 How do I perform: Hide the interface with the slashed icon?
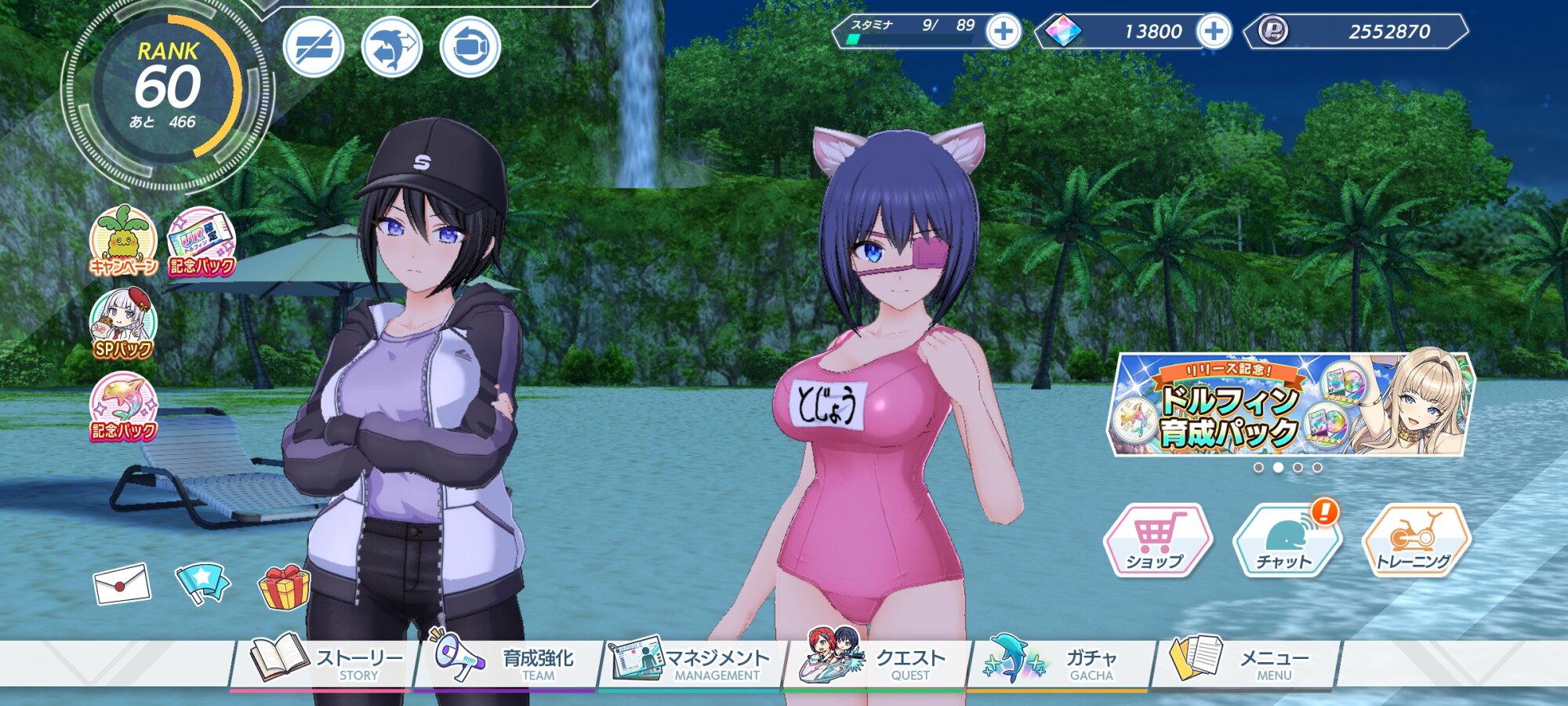[x=314, y=47]
